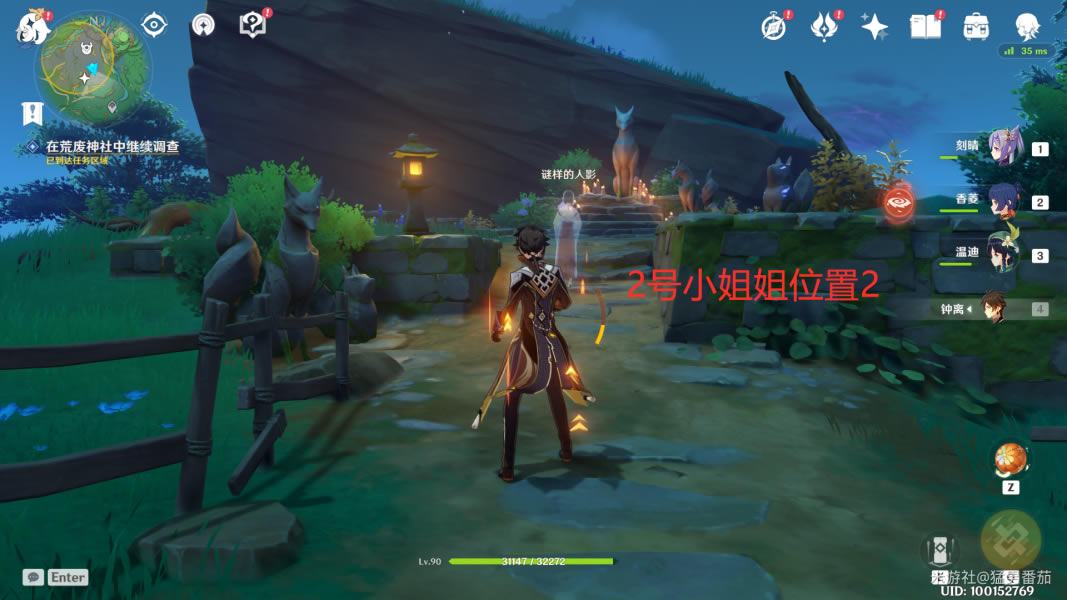This screenshot has width=1067, height=600.
Task: Open the Adventurer Handbook book icon
Action: [x=926, y=27]
